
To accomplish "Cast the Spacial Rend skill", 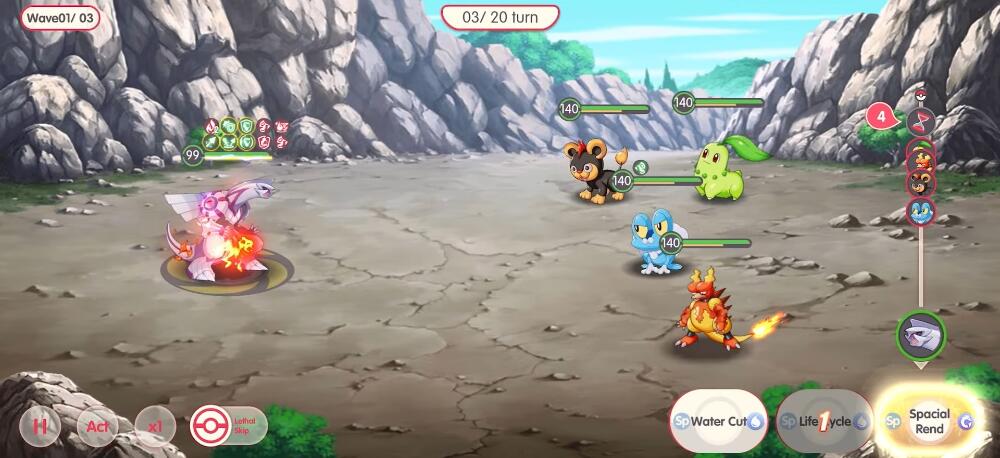I will tap(929, 422).
